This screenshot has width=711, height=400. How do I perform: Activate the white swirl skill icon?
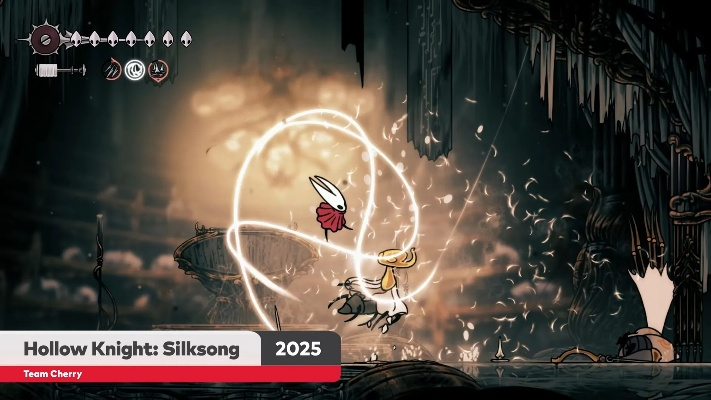135,70
